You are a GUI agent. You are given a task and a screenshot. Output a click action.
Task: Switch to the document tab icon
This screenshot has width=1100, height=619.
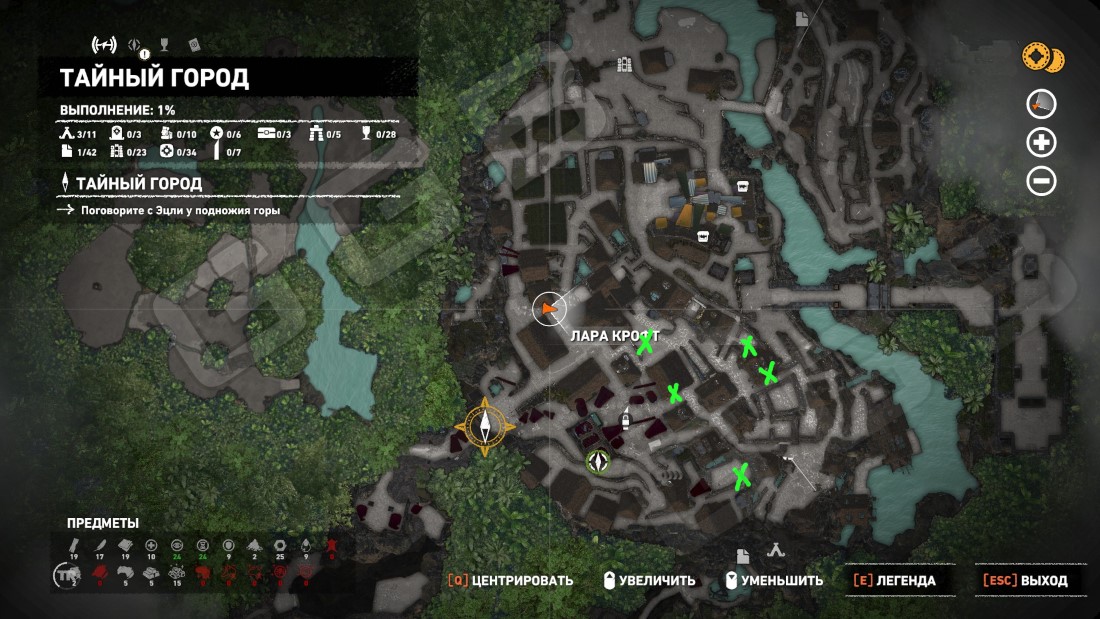[x=194, y=44]
